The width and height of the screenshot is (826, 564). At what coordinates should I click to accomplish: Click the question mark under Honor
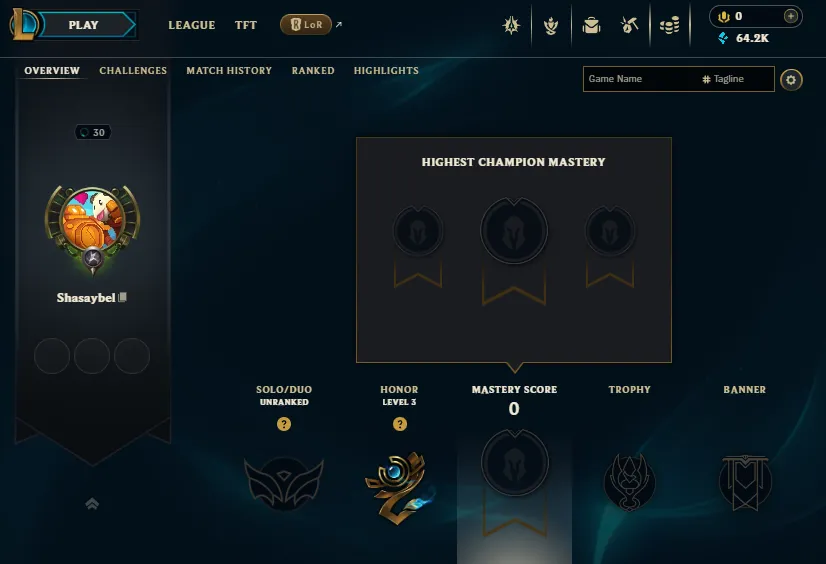(x=400, y=424)
